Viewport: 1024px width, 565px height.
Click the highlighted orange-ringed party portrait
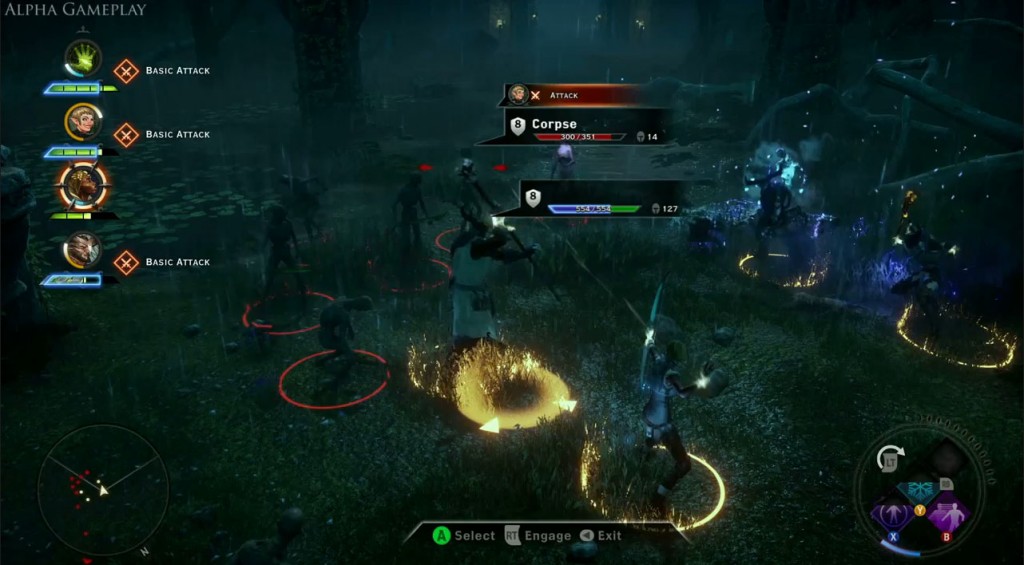click(x=83, y=185)
